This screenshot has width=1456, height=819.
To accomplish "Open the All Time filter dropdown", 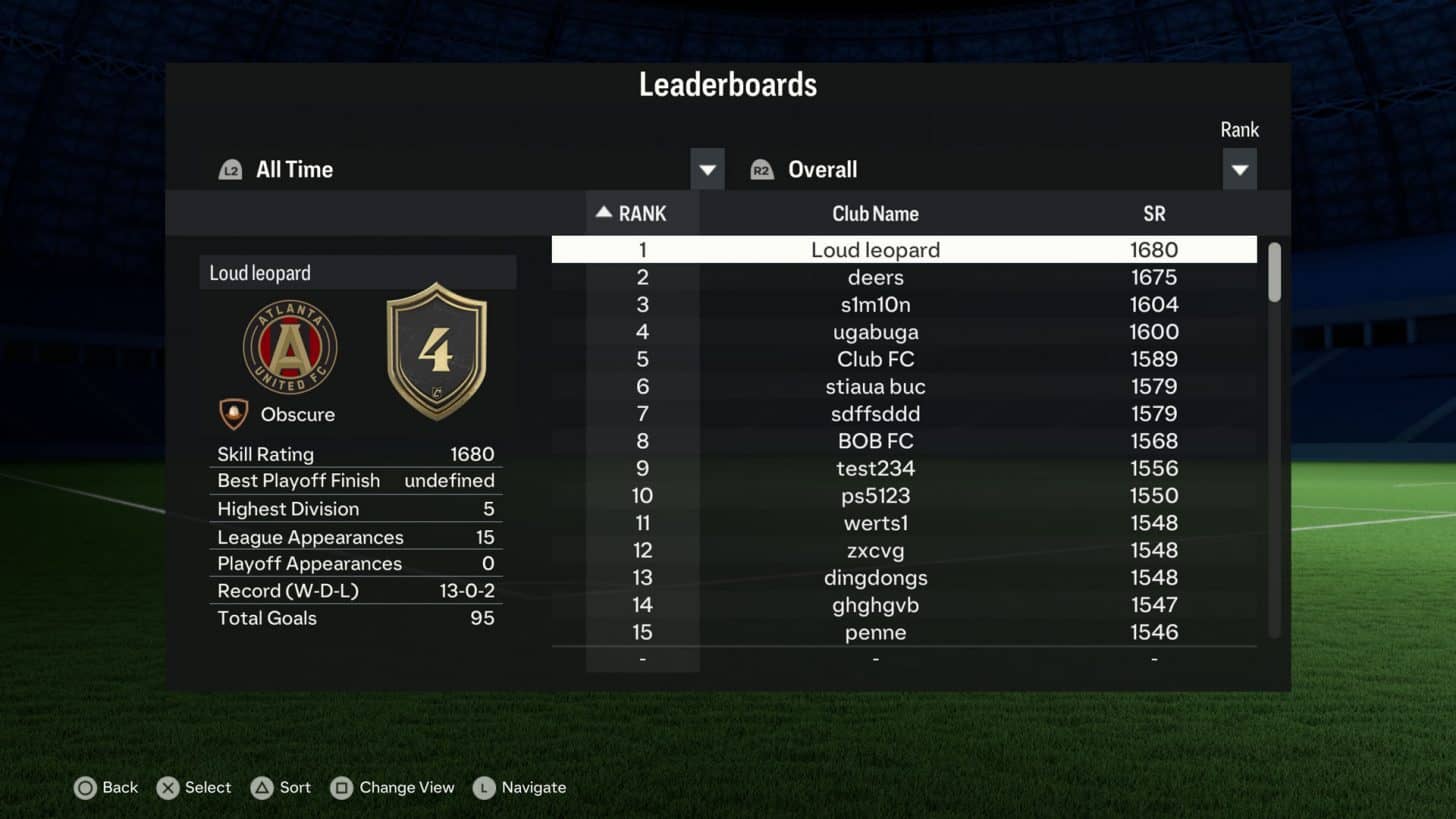I will point(707,169).
